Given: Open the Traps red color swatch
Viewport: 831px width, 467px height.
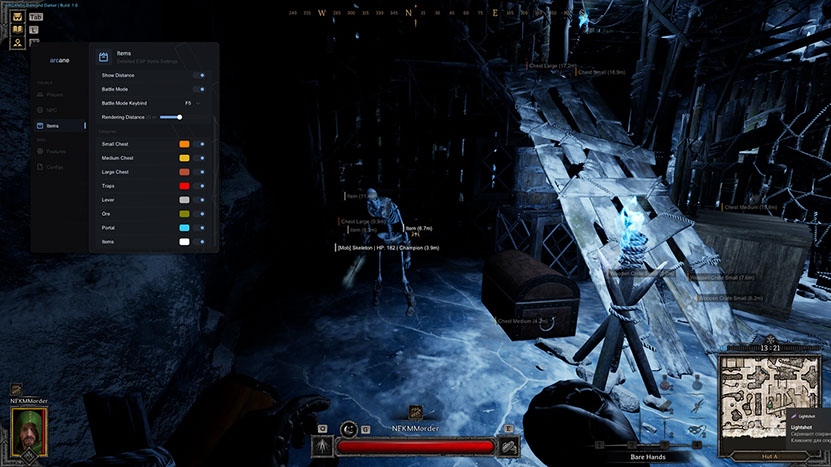Looking at the screenshot, I should coord(184,186).
